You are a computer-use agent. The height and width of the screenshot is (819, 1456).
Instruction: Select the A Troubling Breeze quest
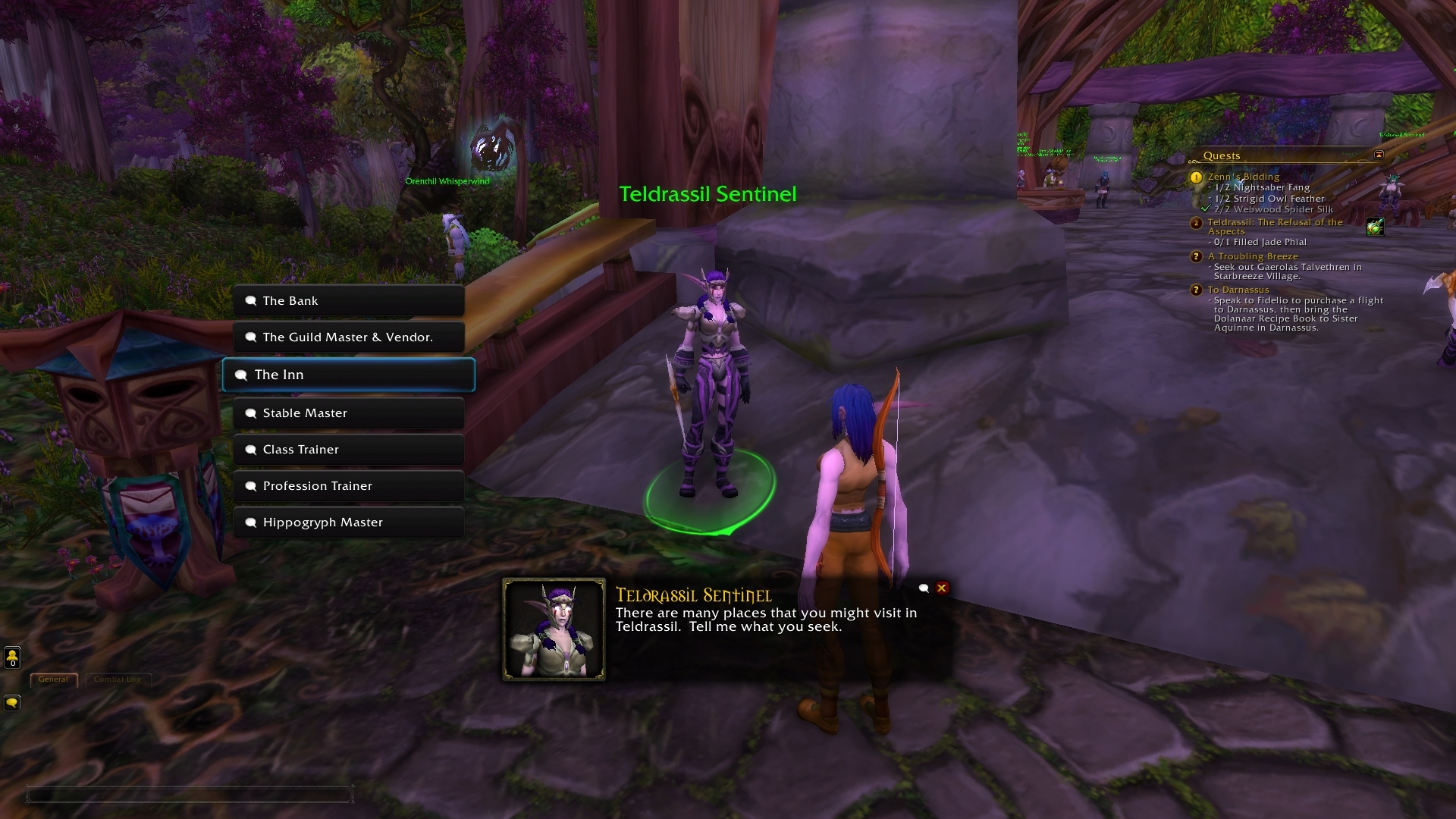coord(1253,256)
